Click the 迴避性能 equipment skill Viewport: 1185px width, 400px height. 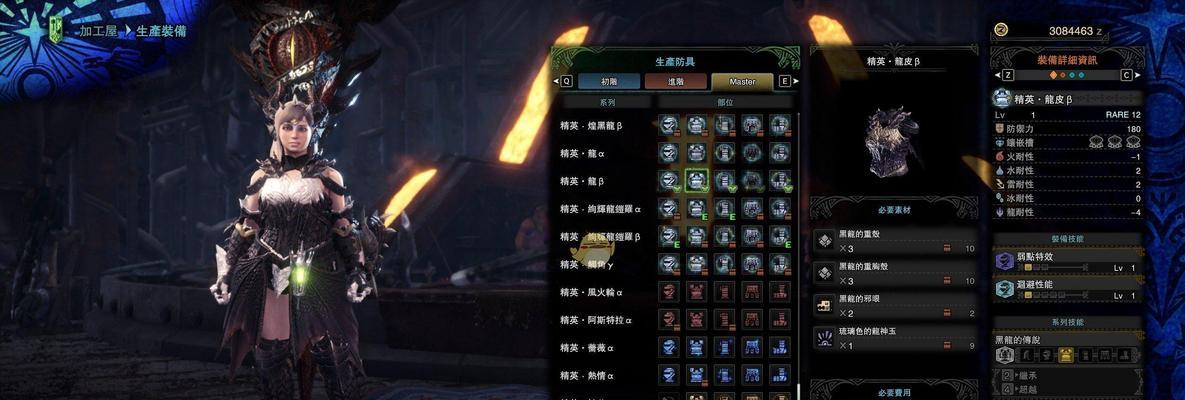click(1066, 289)
